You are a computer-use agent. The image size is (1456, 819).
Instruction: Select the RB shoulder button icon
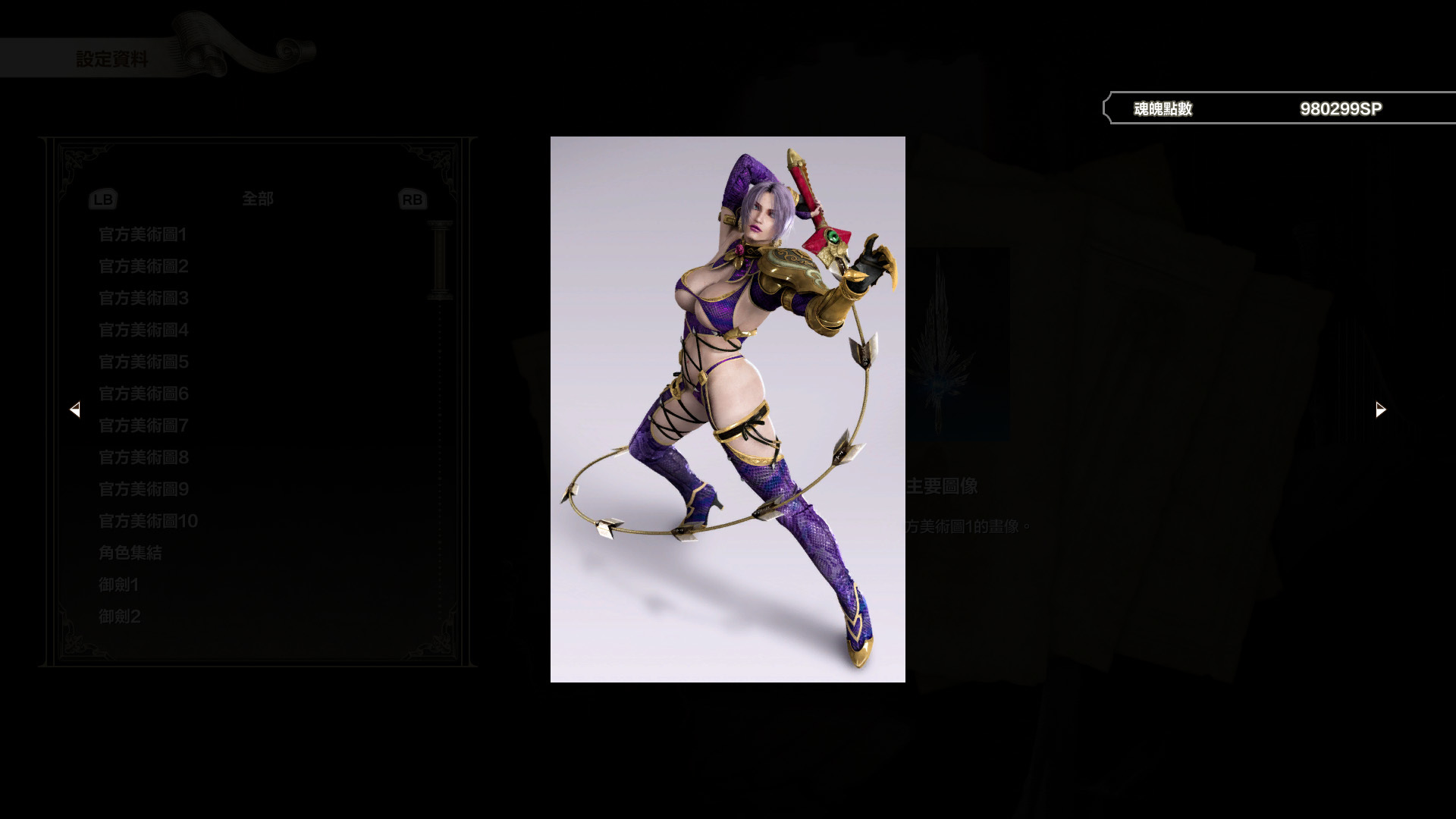411,199
